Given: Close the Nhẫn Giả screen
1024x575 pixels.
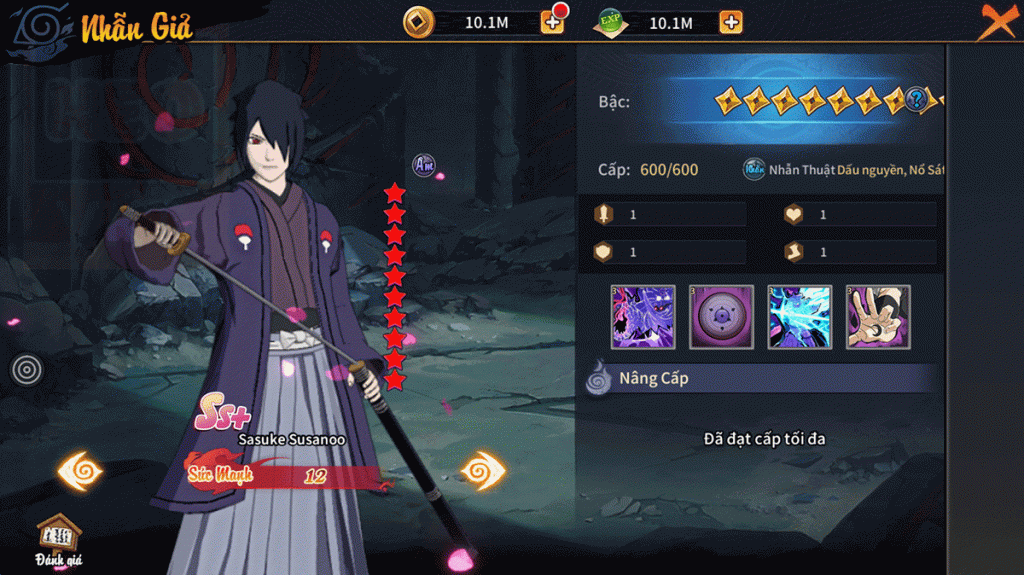Looking at the screenshot, I should [996, 21].
